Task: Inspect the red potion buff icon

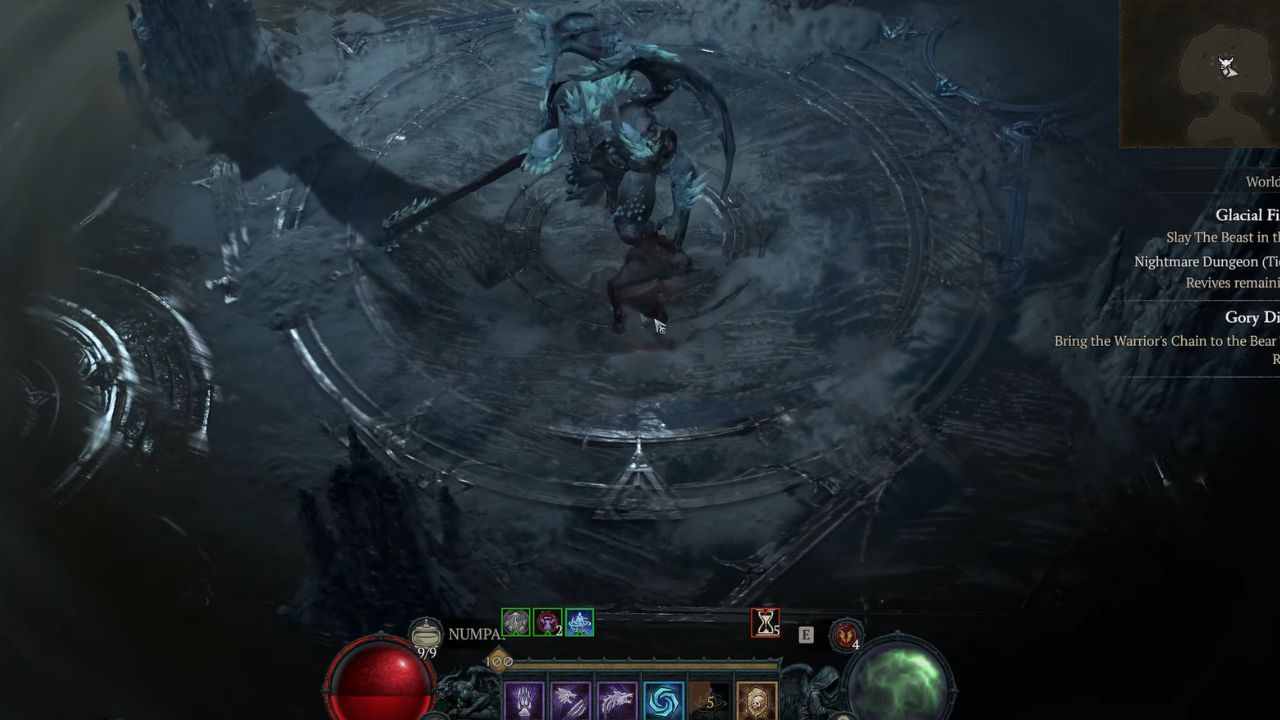Action: (x=547, y=623)
